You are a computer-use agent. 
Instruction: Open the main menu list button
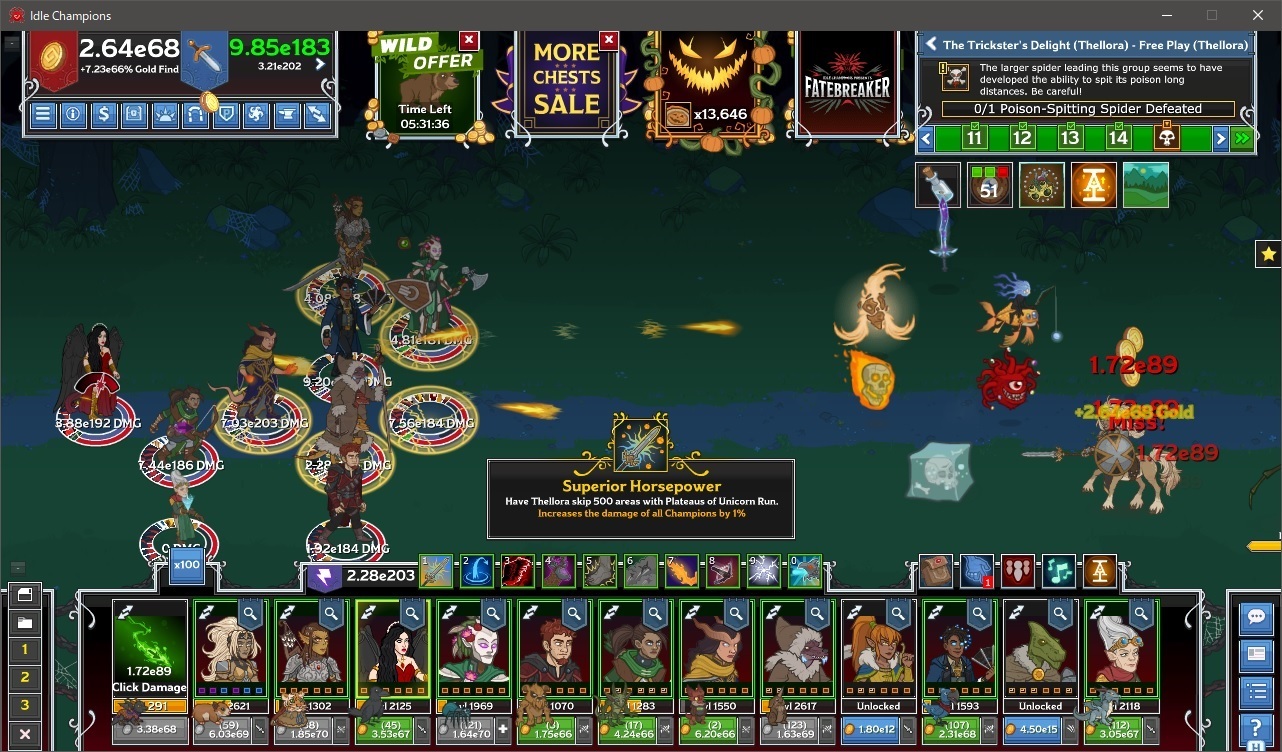tap(43, 114)
